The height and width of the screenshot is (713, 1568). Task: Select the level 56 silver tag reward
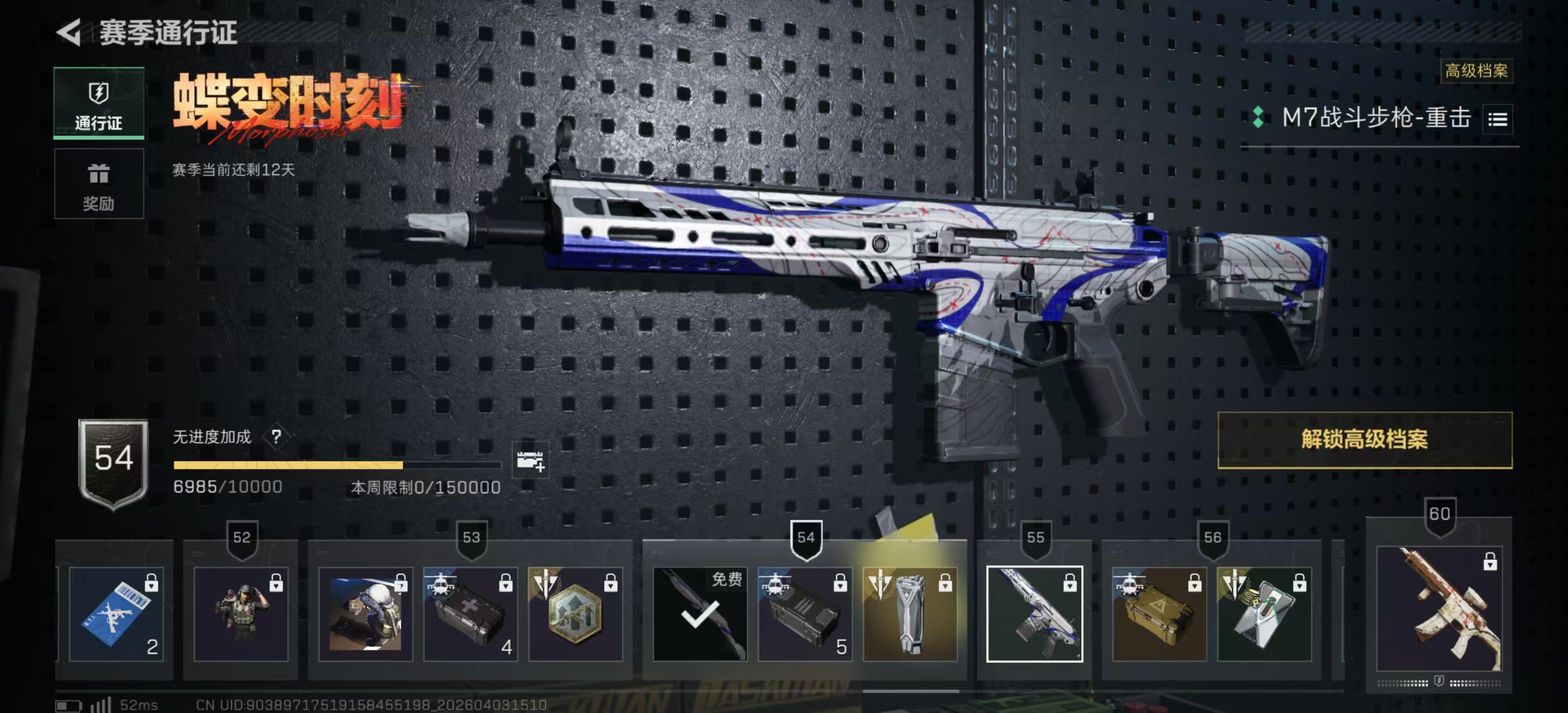point(1265,614)
